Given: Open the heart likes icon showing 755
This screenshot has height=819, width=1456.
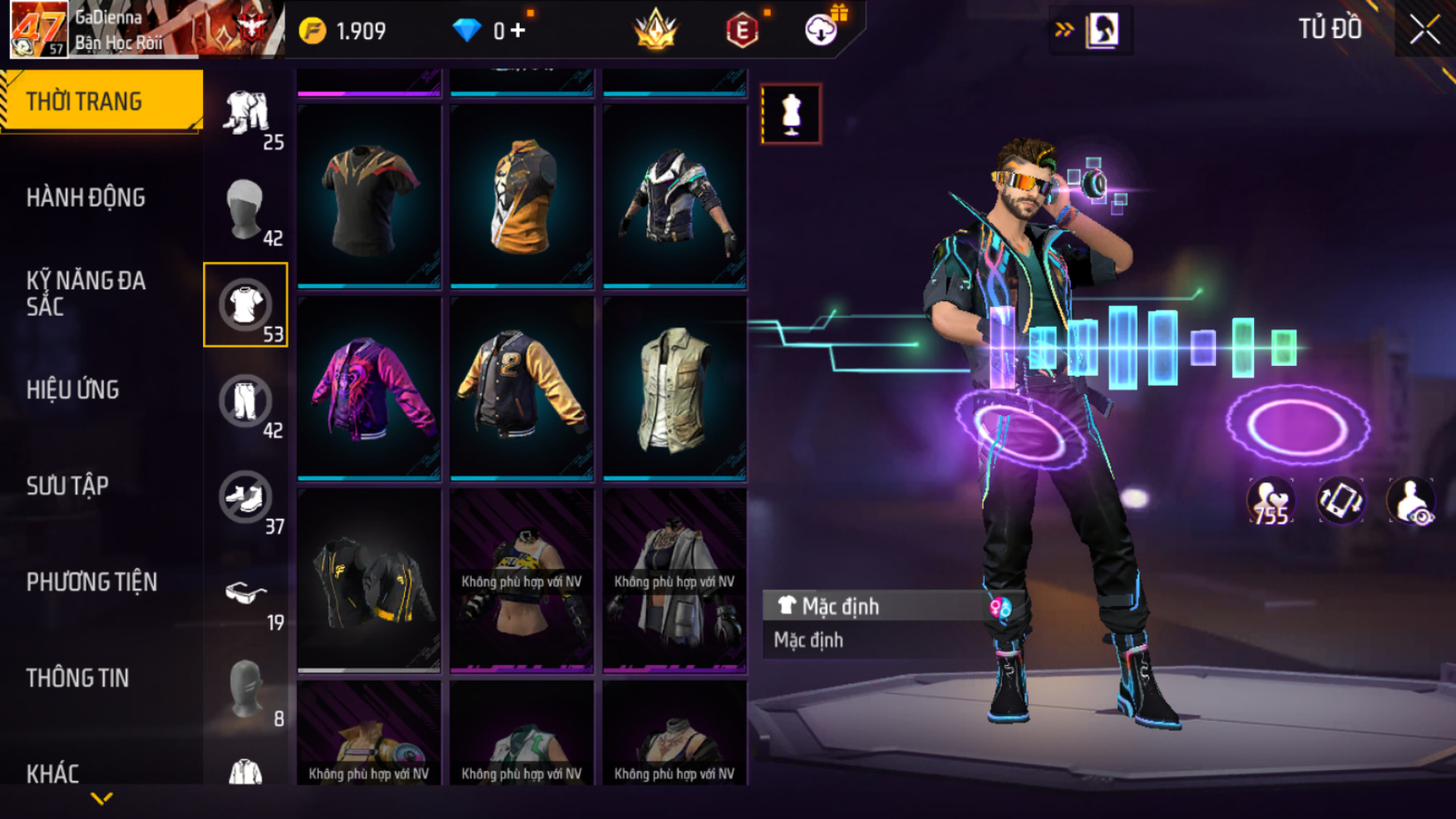Looking at the screenshot, I should [1270, 501].
